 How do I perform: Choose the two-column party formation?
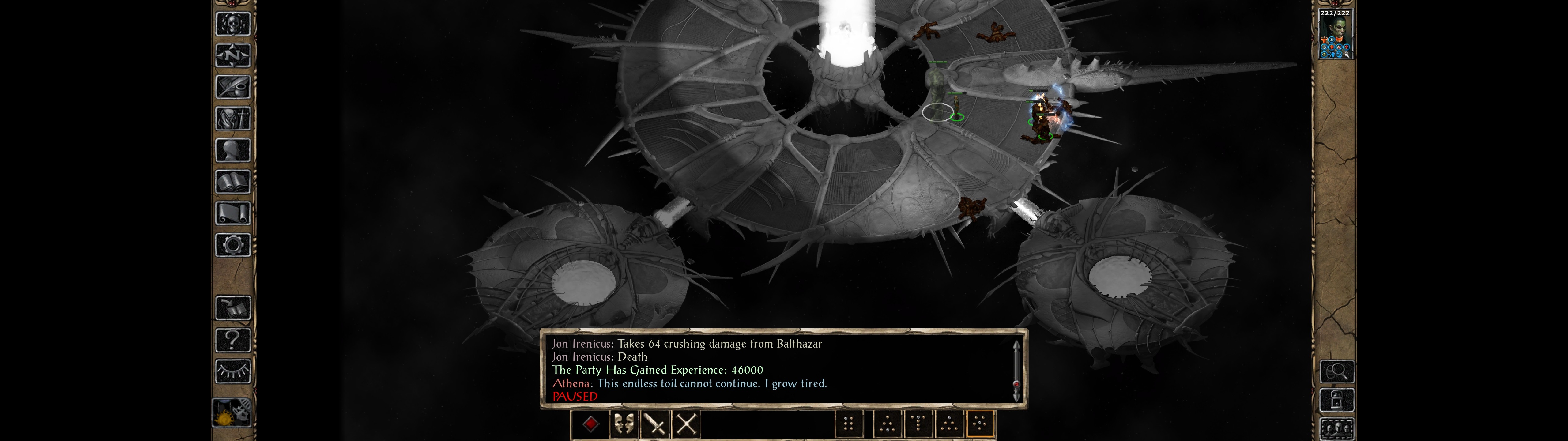click(849, 423)
